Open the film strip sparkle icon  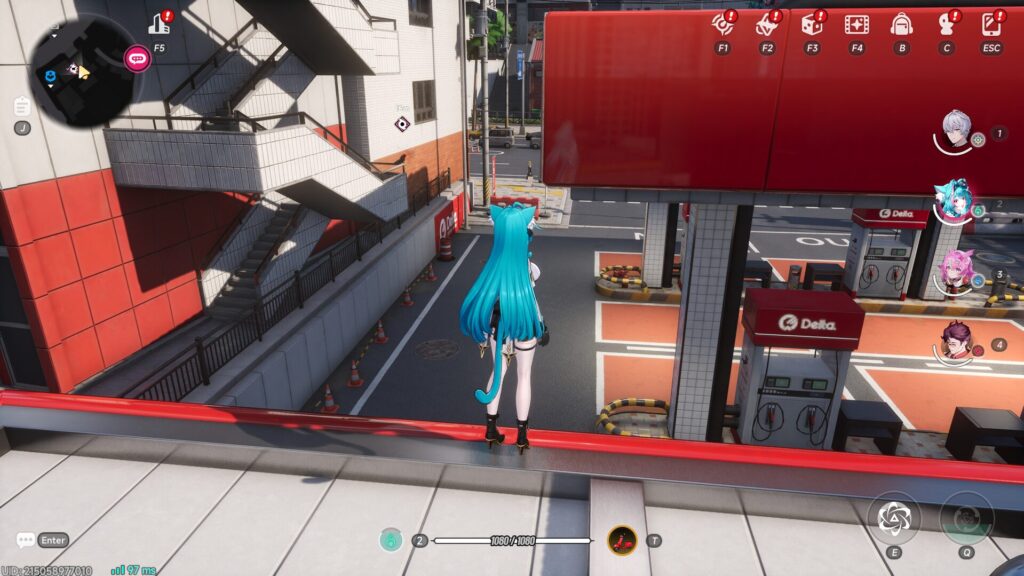coord(856,24)
